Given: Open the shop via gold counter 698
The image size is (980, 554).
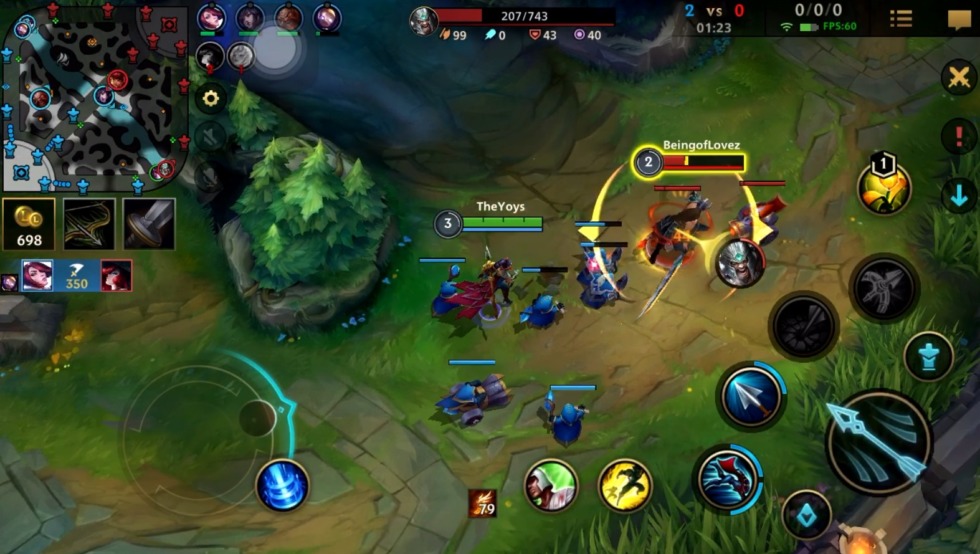Looking at the screenshot, I should tap(29, 225).
